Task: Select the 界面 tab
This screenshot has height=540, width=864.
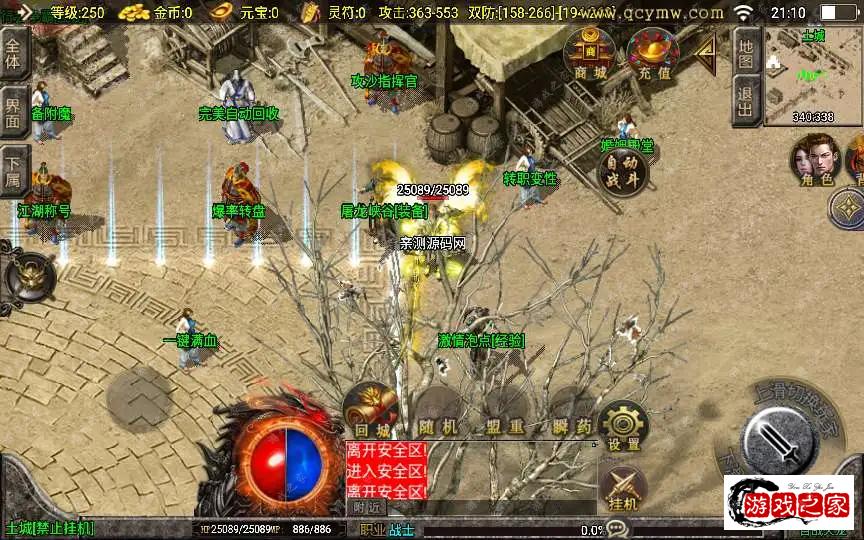Action: tap(13, 113)
